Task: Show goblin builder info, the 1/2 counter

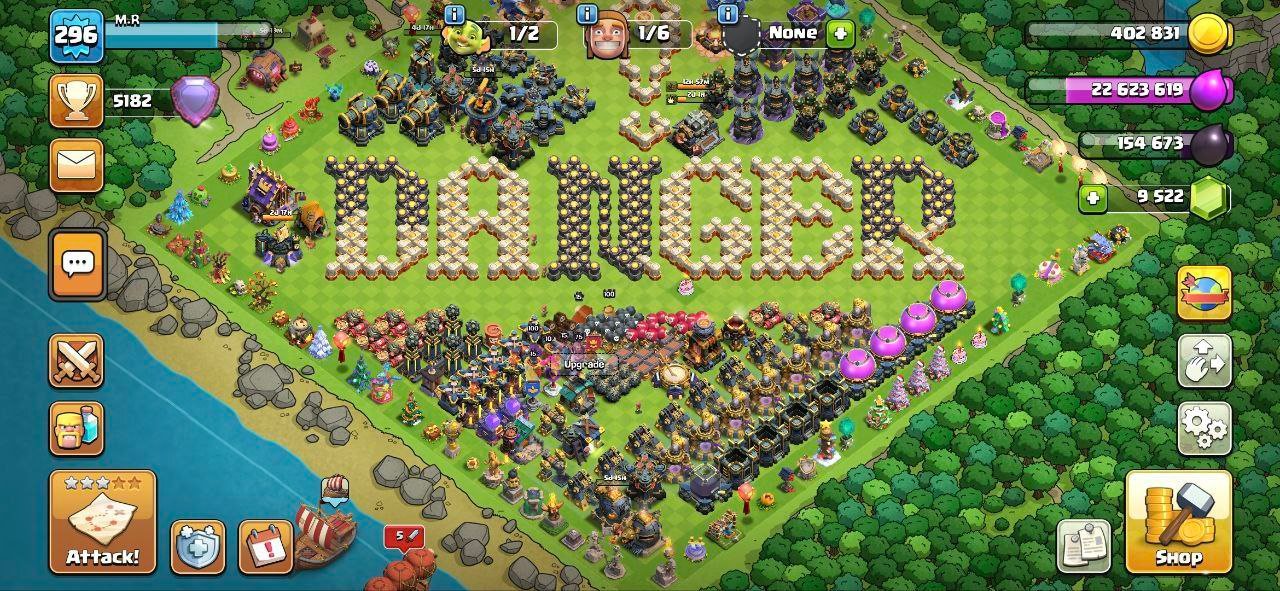Action: (507, 35)
